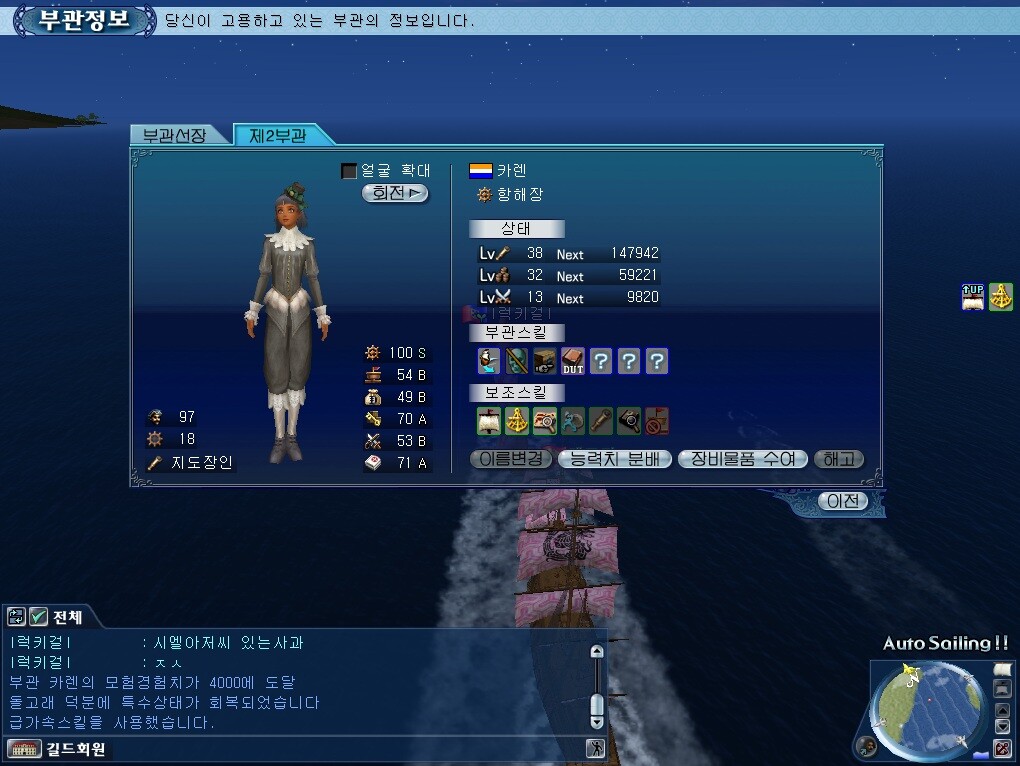Dismiss the officer with the 해고 button
The height and width of the screenshot is (766, 1020).
(x=838, y=459)
